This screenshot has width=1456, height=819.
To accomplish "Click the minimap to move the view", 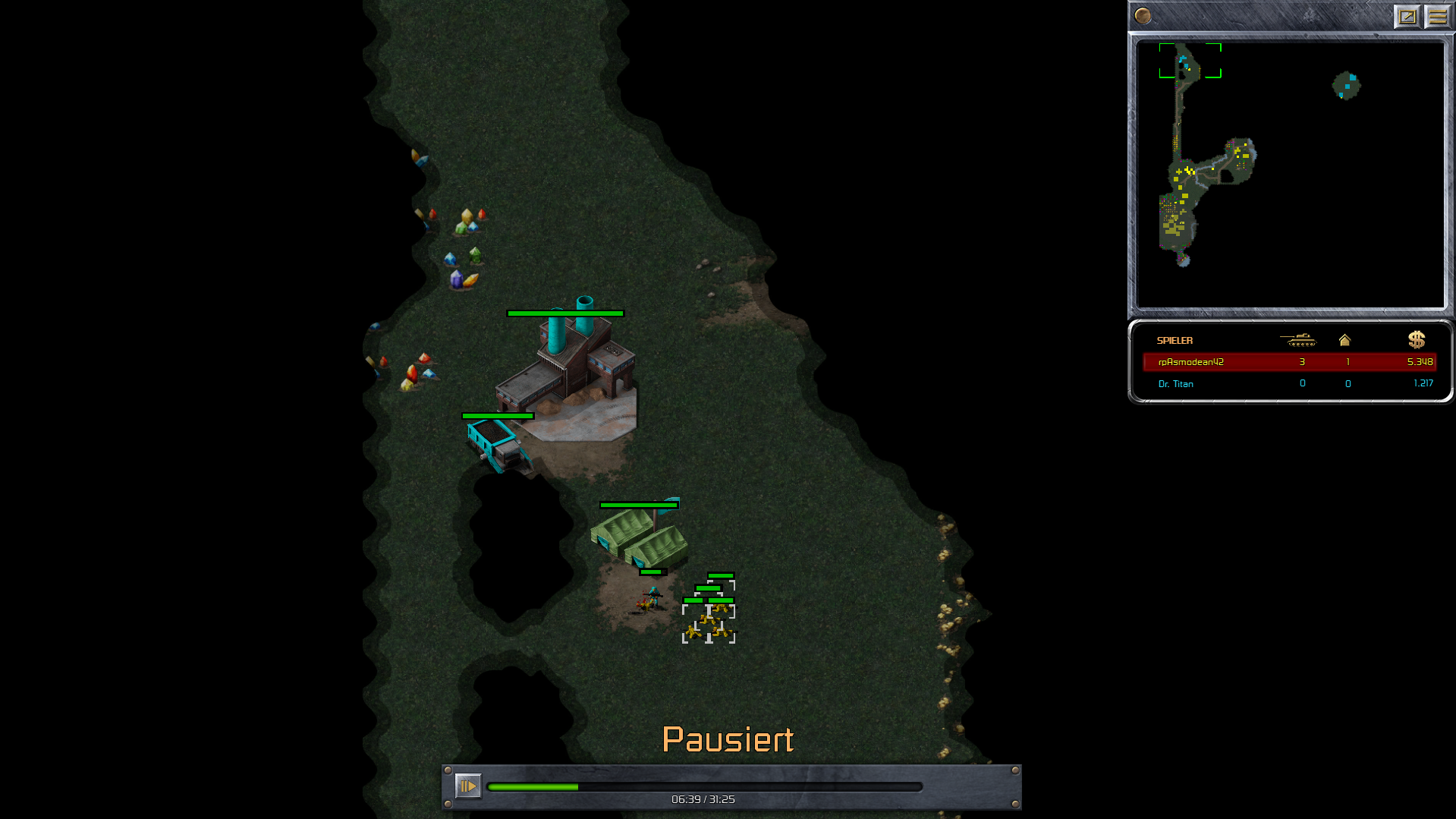I will 1290,175.
